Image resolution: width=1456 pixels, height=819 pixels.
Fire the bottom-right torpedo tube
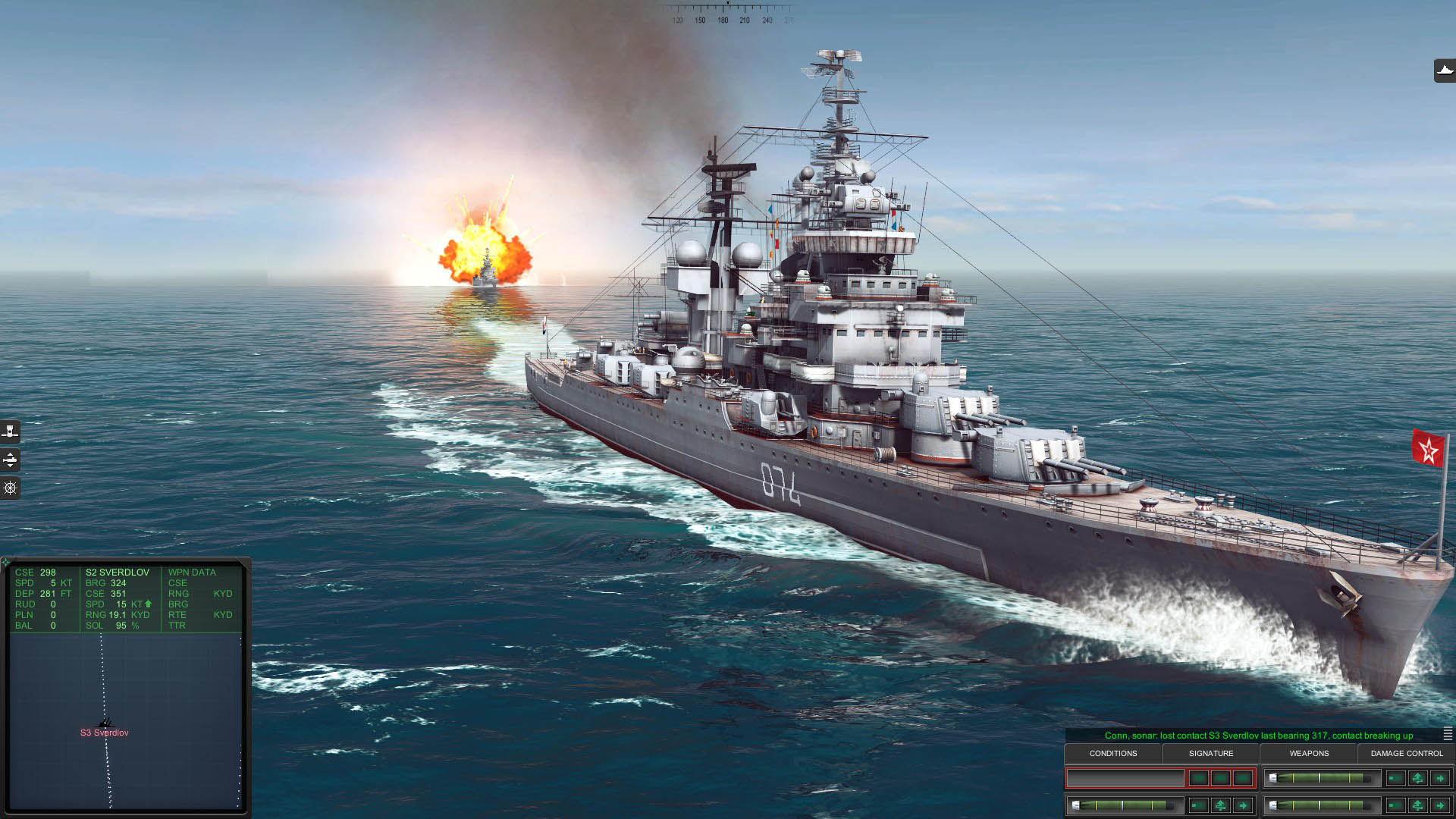point(1442,806)
